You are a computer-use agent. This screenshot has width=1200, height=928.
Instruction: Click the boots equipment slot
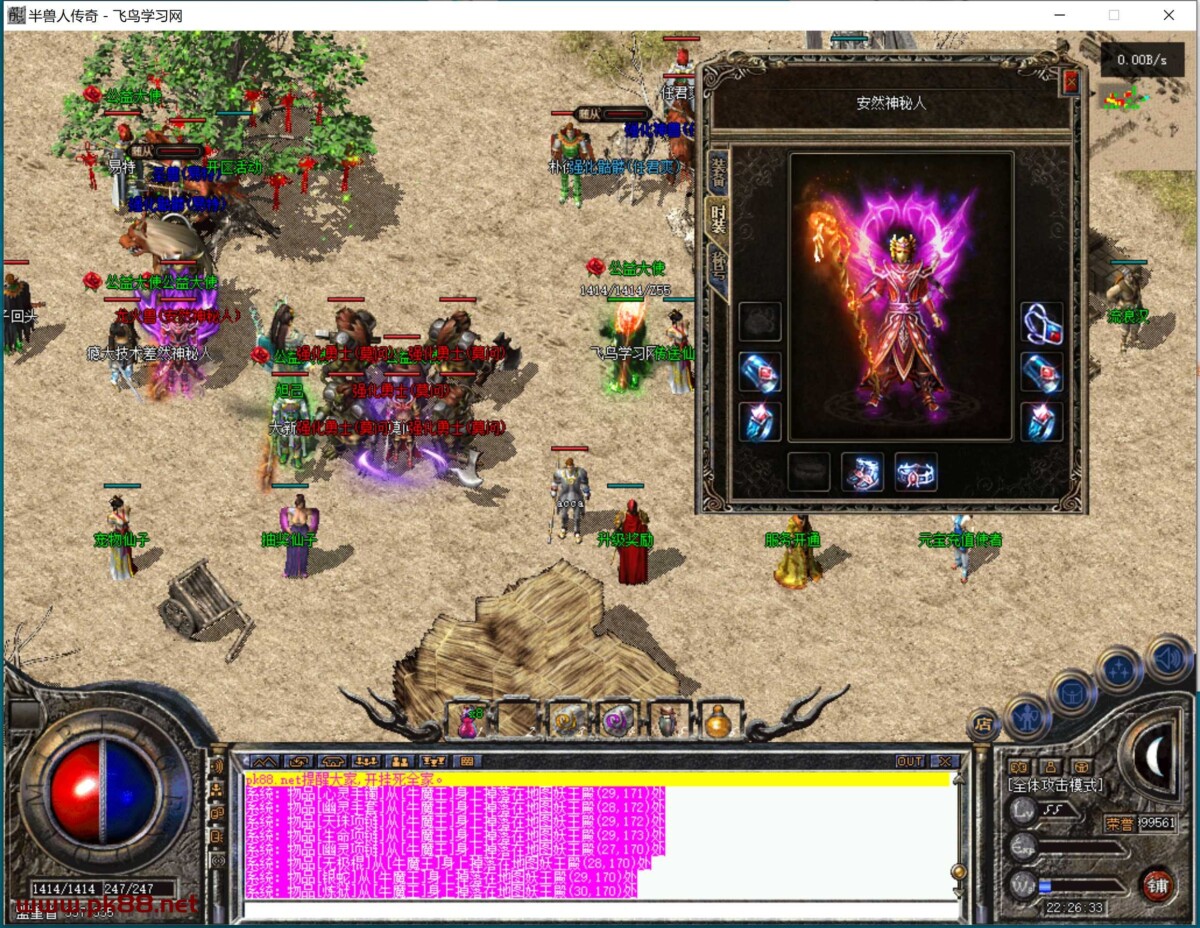click(x=862, y=472)
